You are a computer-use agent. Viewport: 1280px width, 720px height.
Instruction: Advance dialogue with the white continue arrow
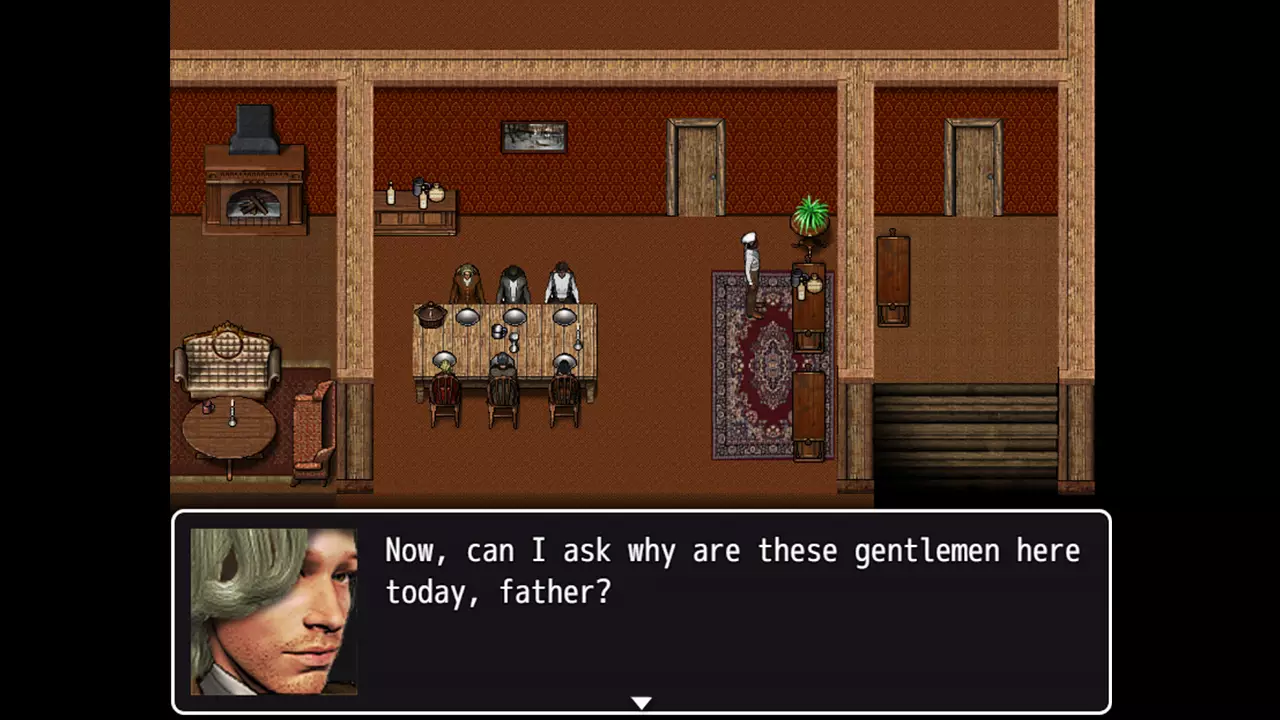coord(641,703)
